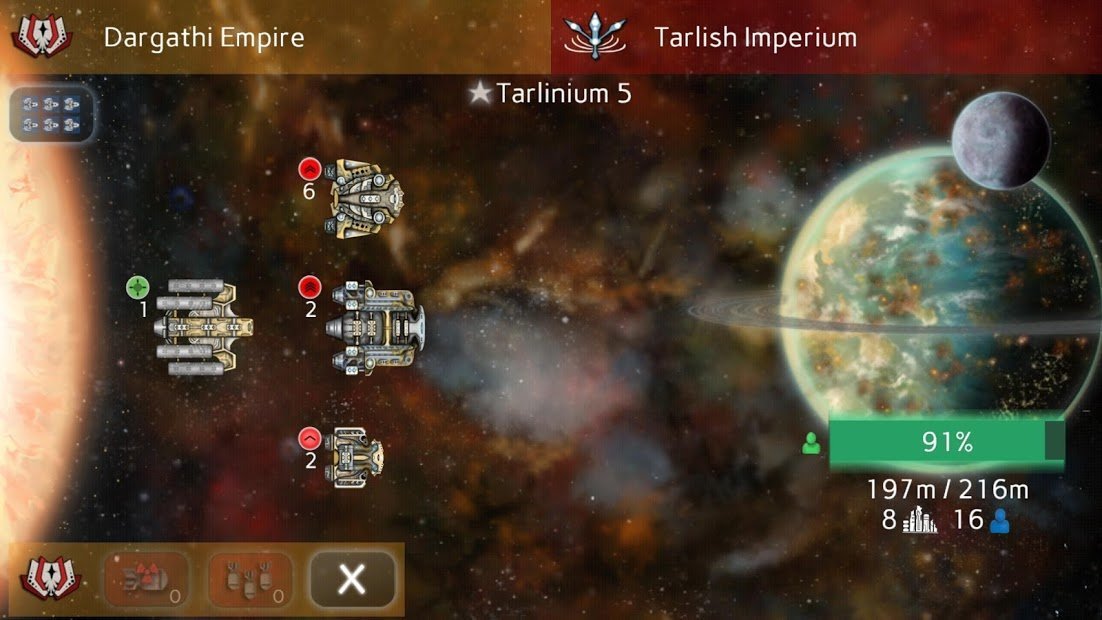Screen dimensions: 1102x620
Task: Select the ship stack numbered 6
Action: pos(364,197)
